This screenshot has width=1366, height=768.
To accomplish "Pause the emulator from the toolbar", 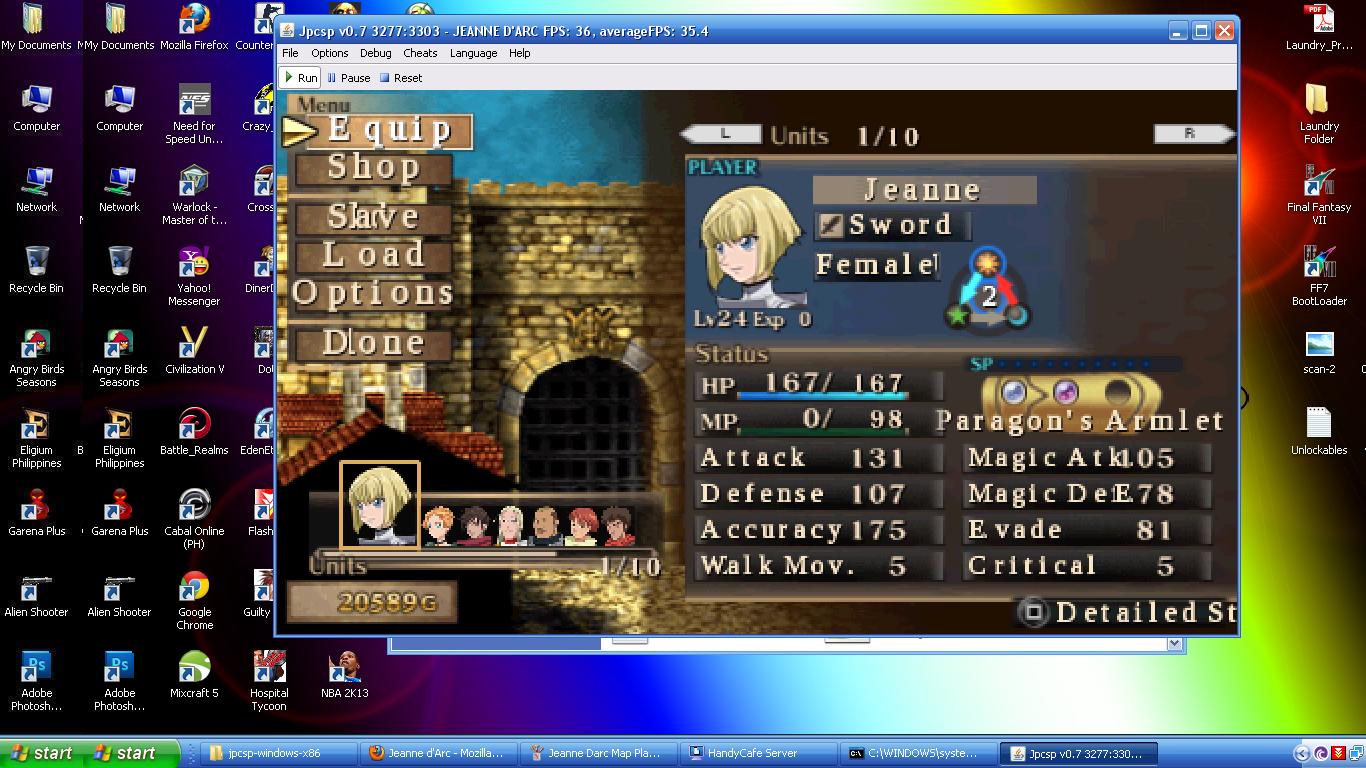I will click(x=348, y=78).
